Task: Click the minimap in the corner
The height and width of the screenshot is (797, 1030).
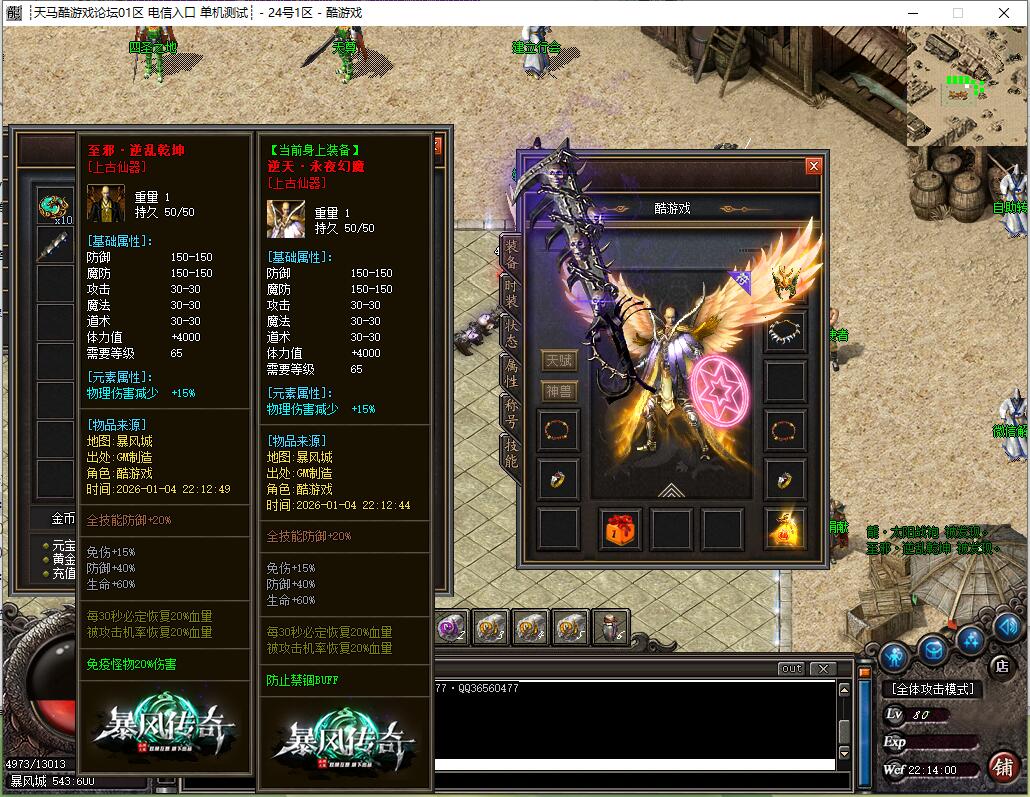Action: point(966,86)
